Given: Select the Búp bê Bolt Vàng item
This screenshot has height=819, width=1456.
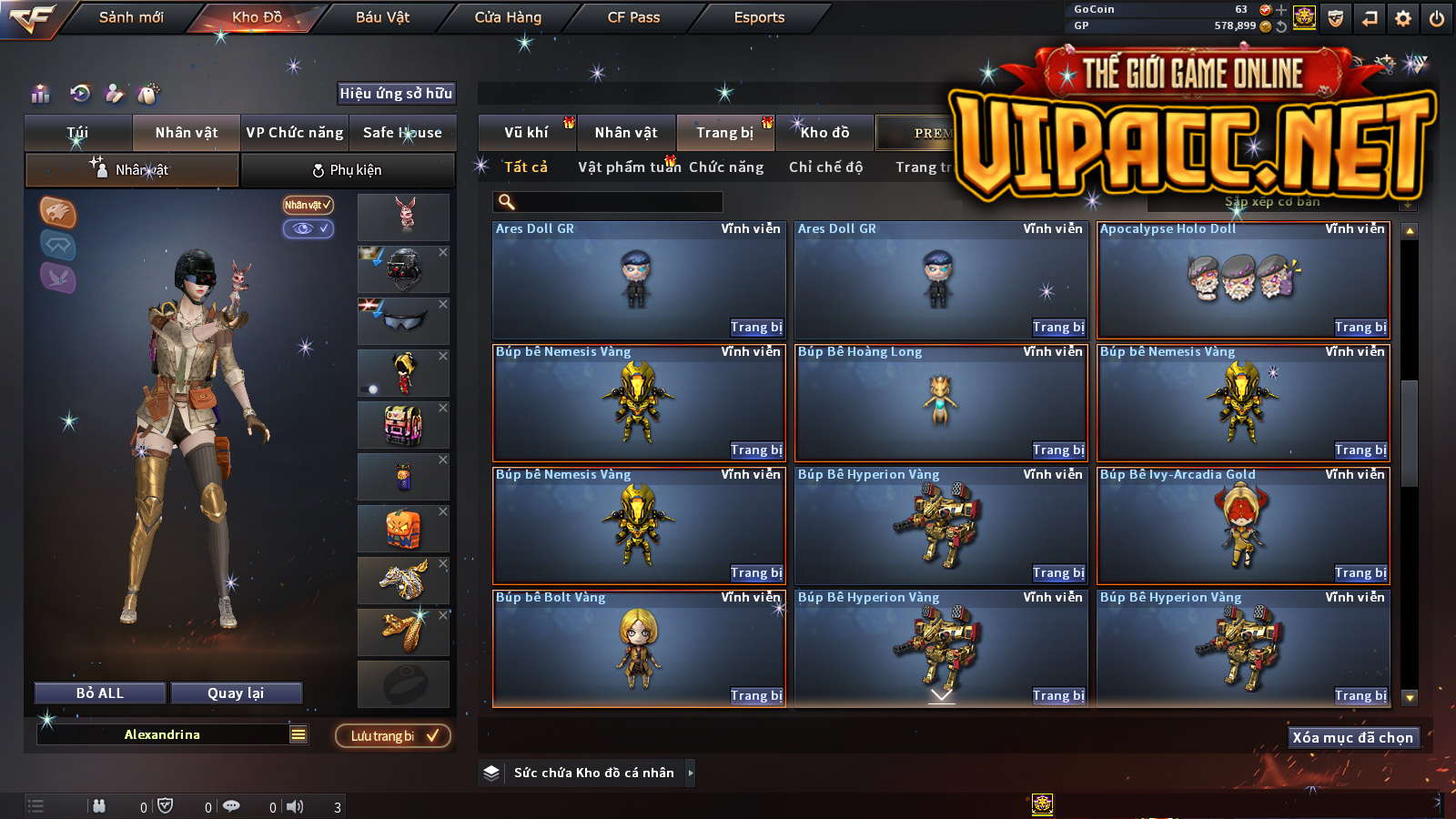Looking at the screenshot, I should point(638,648).
